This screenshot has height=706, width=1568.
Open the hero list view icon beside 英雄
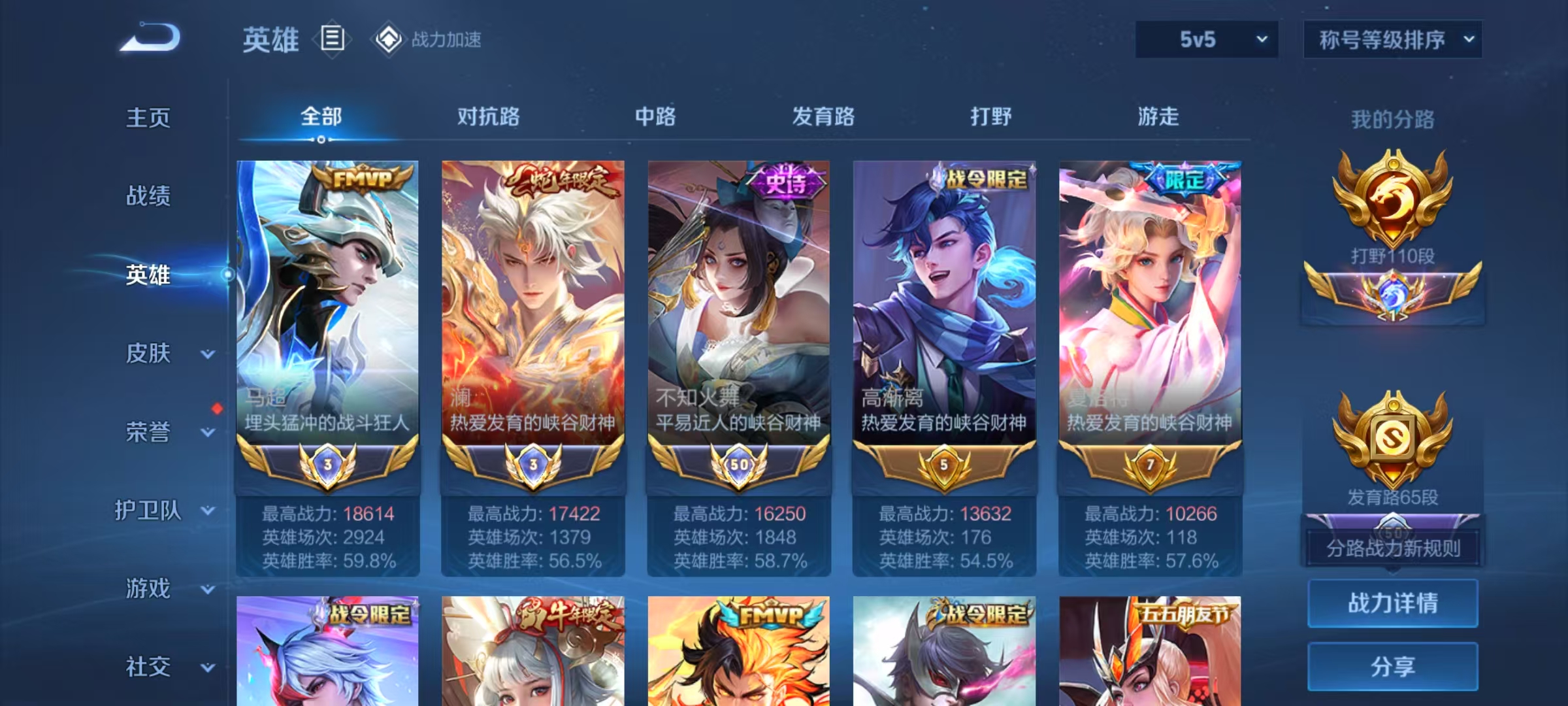333,39
